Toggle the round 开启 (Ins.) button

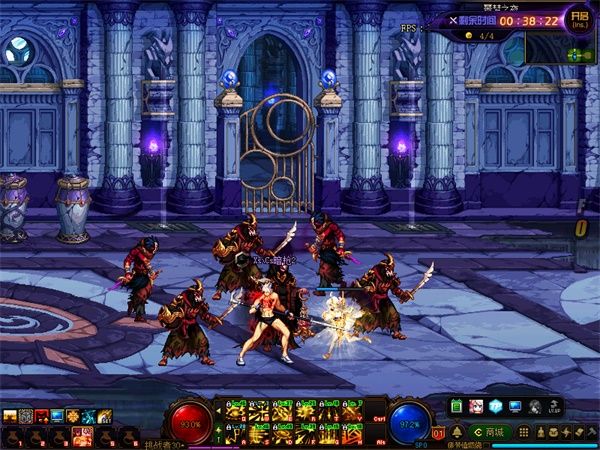point(577,18)
